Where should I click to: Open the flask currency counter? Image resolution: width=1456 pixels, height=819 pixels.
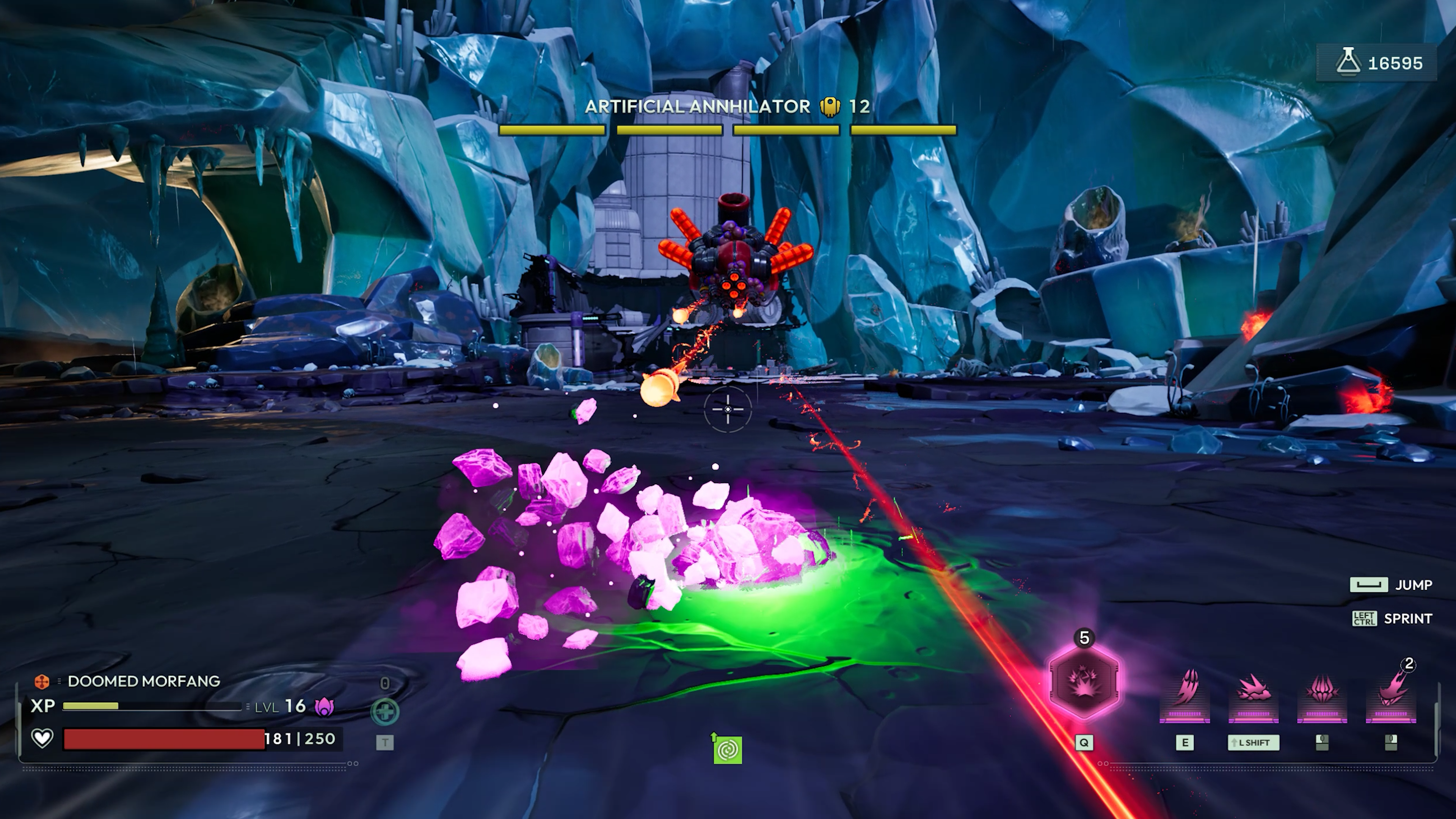1377,63
